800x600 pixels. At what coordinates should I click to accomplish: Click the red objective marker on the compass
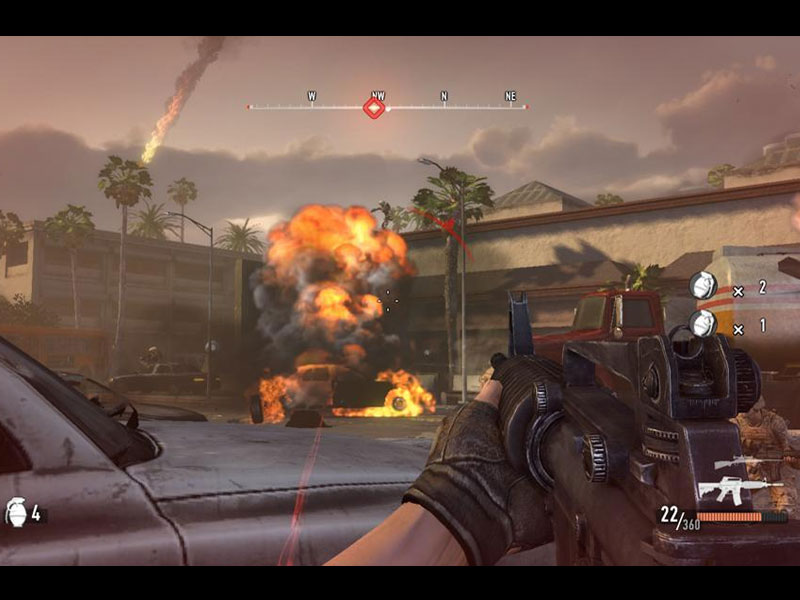point(374,107)
